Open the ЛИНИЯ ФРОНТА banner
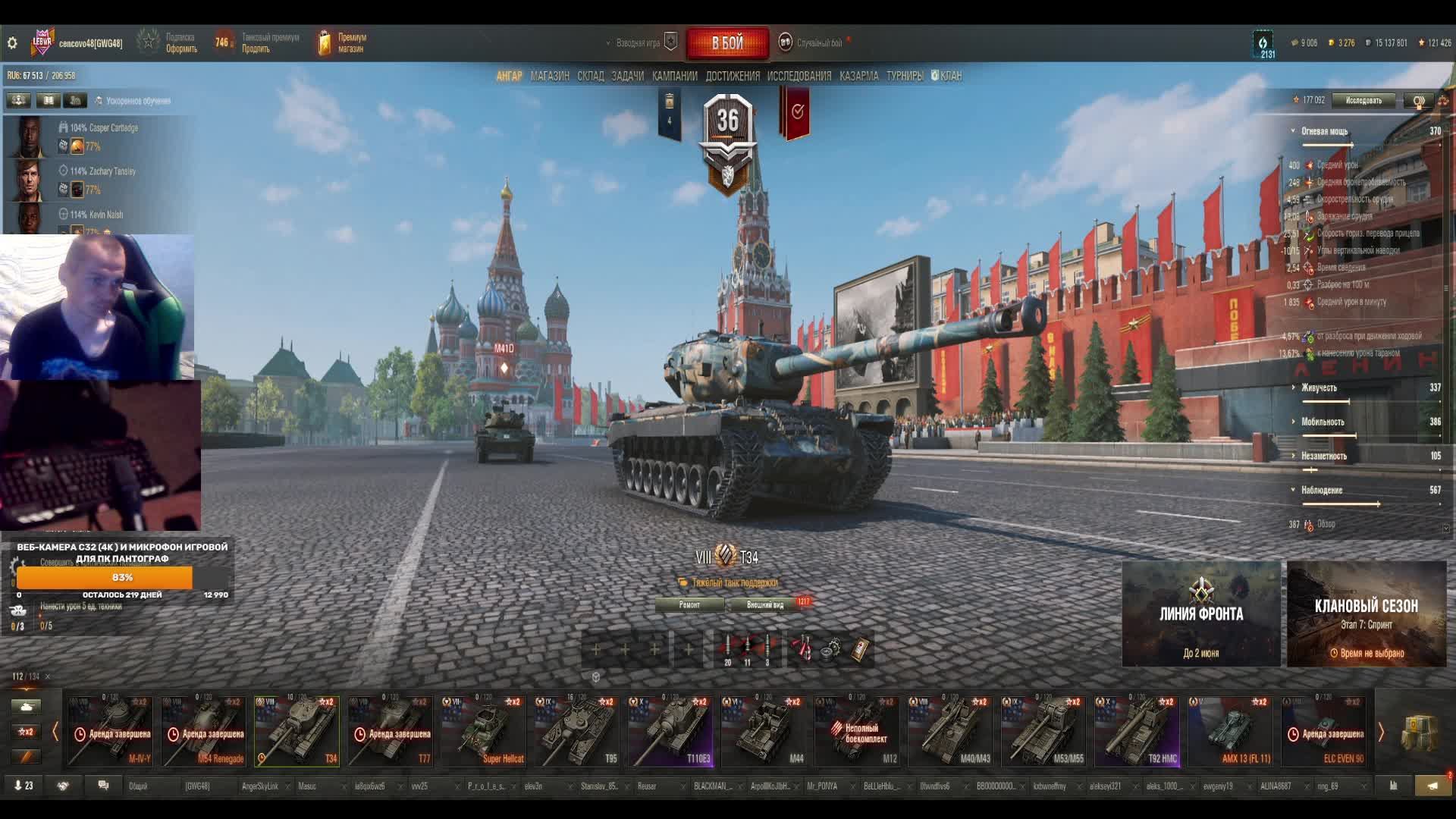 pos(1200,613)
